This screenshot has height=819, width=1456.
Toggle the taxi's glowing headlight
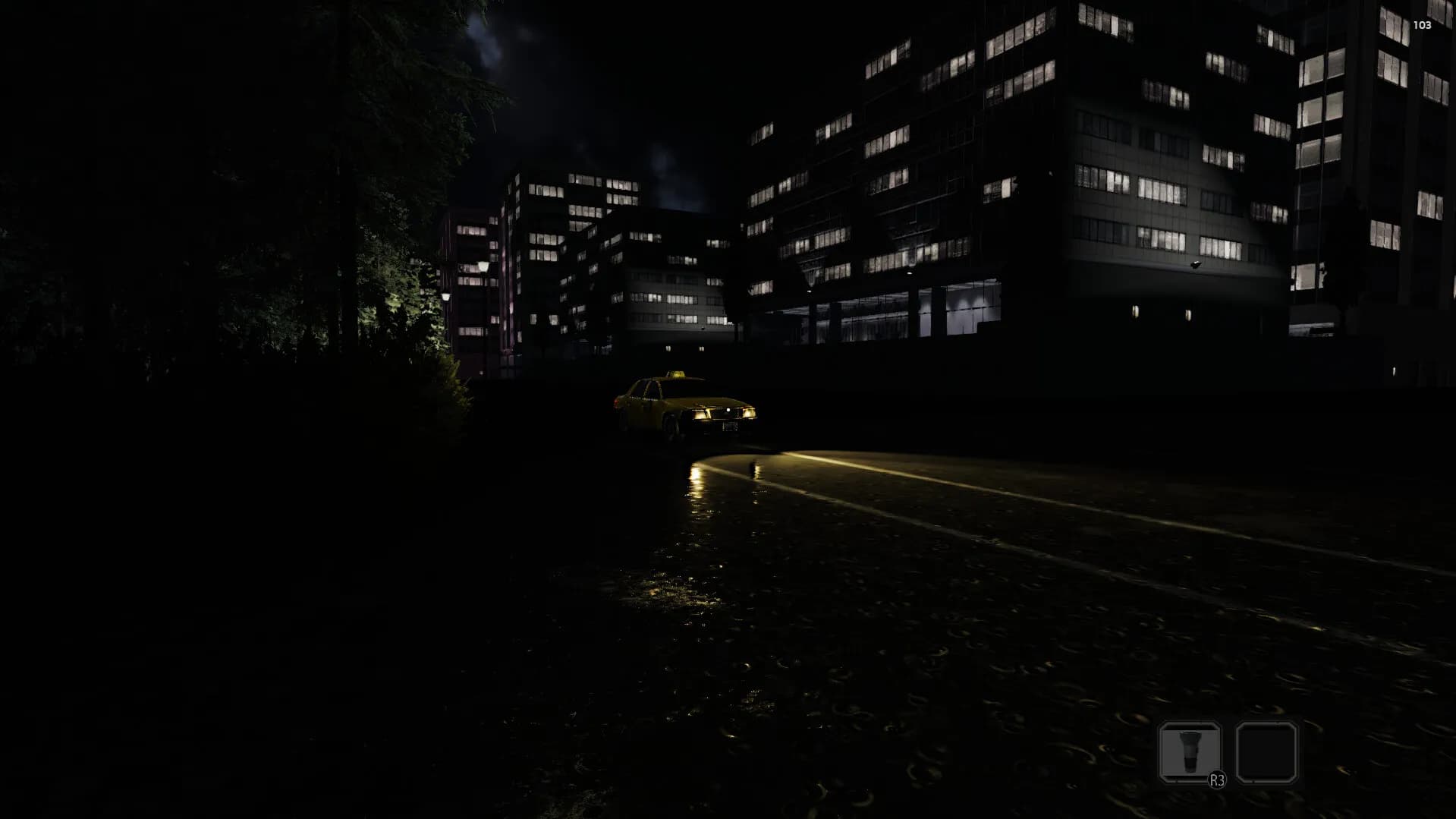click(x=749, y=414)
